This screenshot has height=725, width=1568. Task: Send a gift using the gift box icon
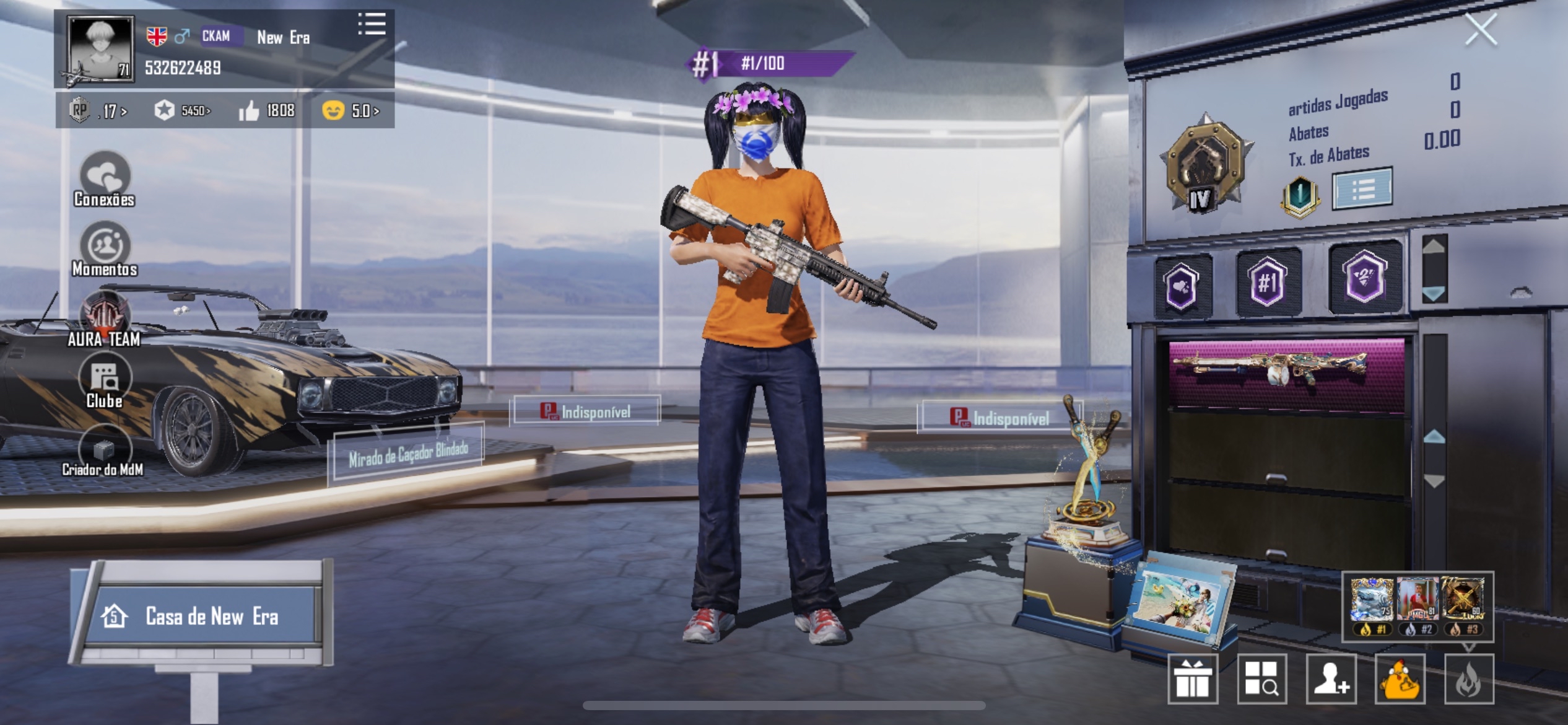[1193, 679]
